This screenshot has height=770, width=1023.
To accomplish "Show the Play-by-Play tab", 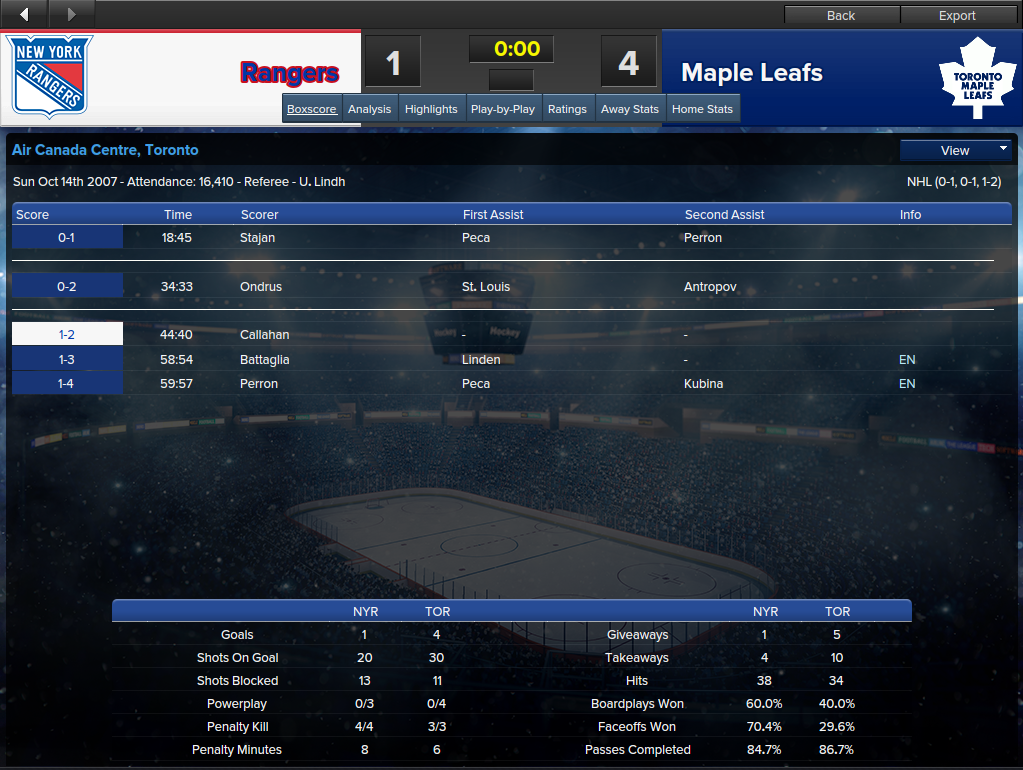I will pos(503,109).
